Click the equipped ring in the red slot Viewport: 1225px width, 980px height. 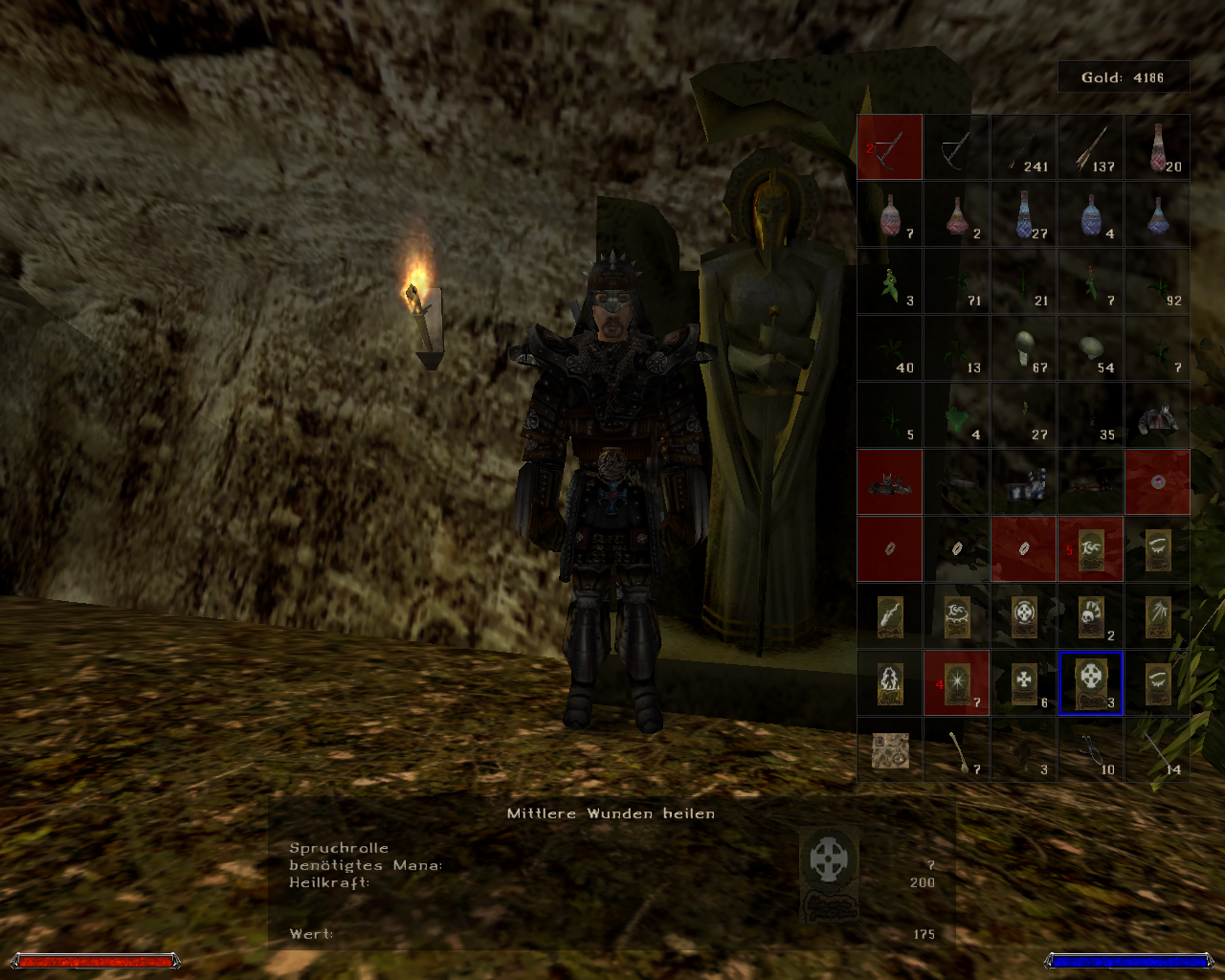pyautogui.click(x=889, y=548)
